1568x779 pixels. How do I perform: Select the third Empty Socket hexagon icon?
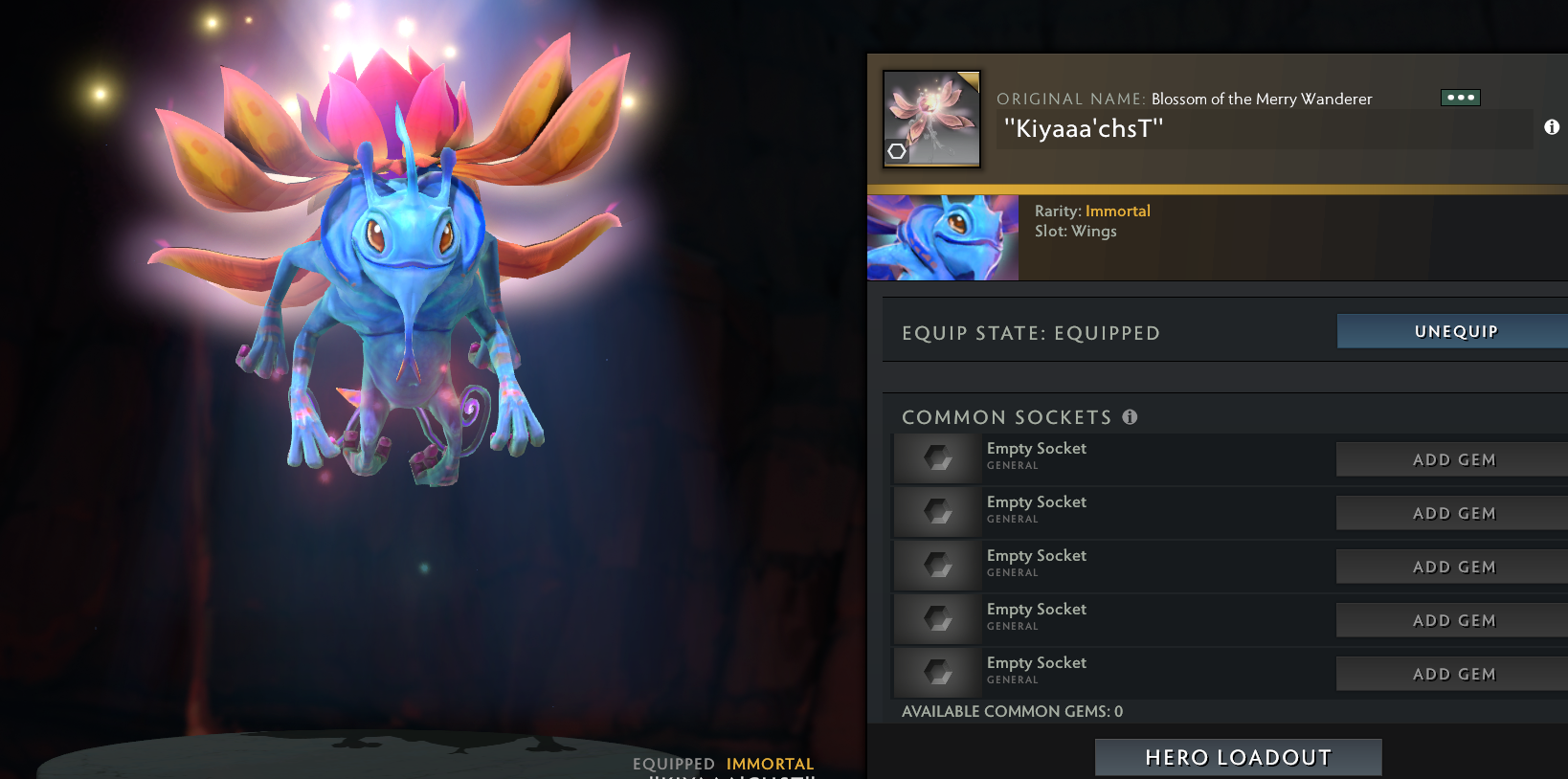pos(936,566)
